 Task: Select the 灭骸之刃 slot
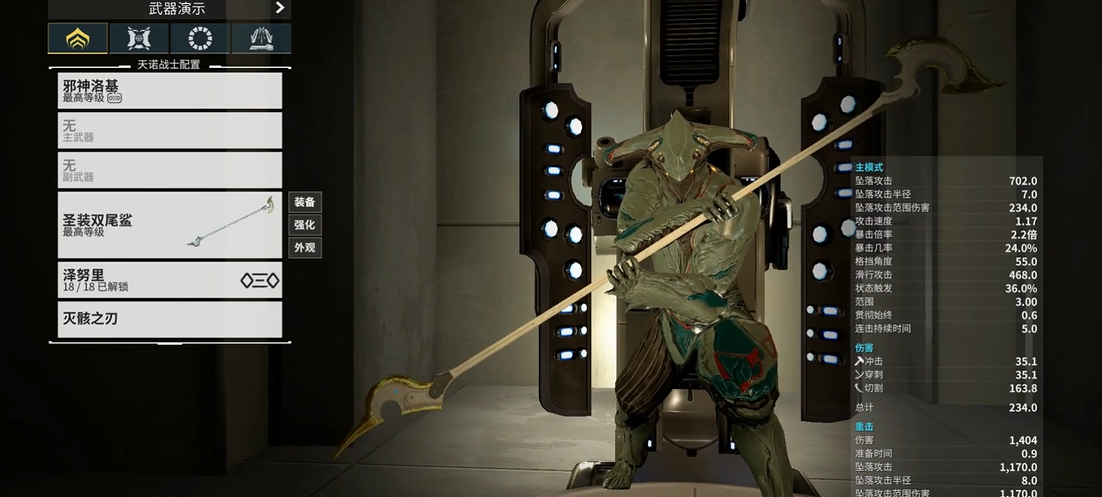169,319
